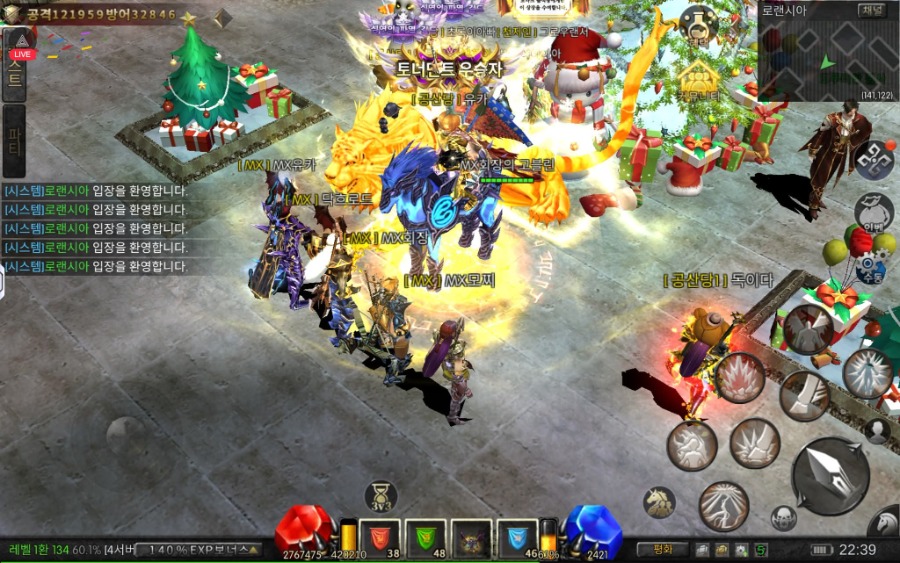Screen dimensions: 900x563
Task: Use the main sword attack button
Action: [829, 475]
